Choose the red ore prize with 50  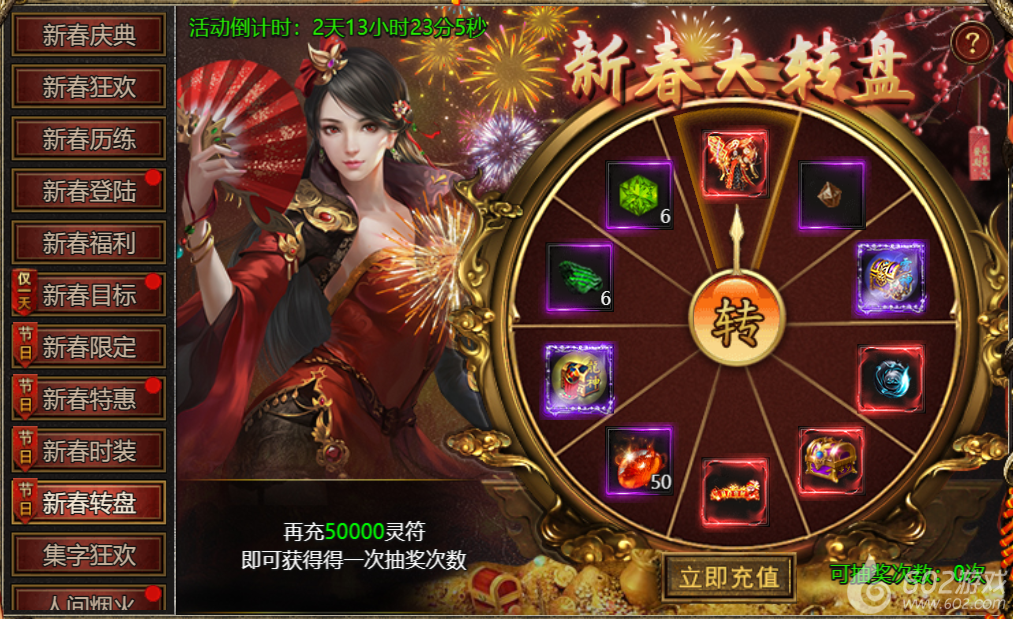click(x=639, y=460)
